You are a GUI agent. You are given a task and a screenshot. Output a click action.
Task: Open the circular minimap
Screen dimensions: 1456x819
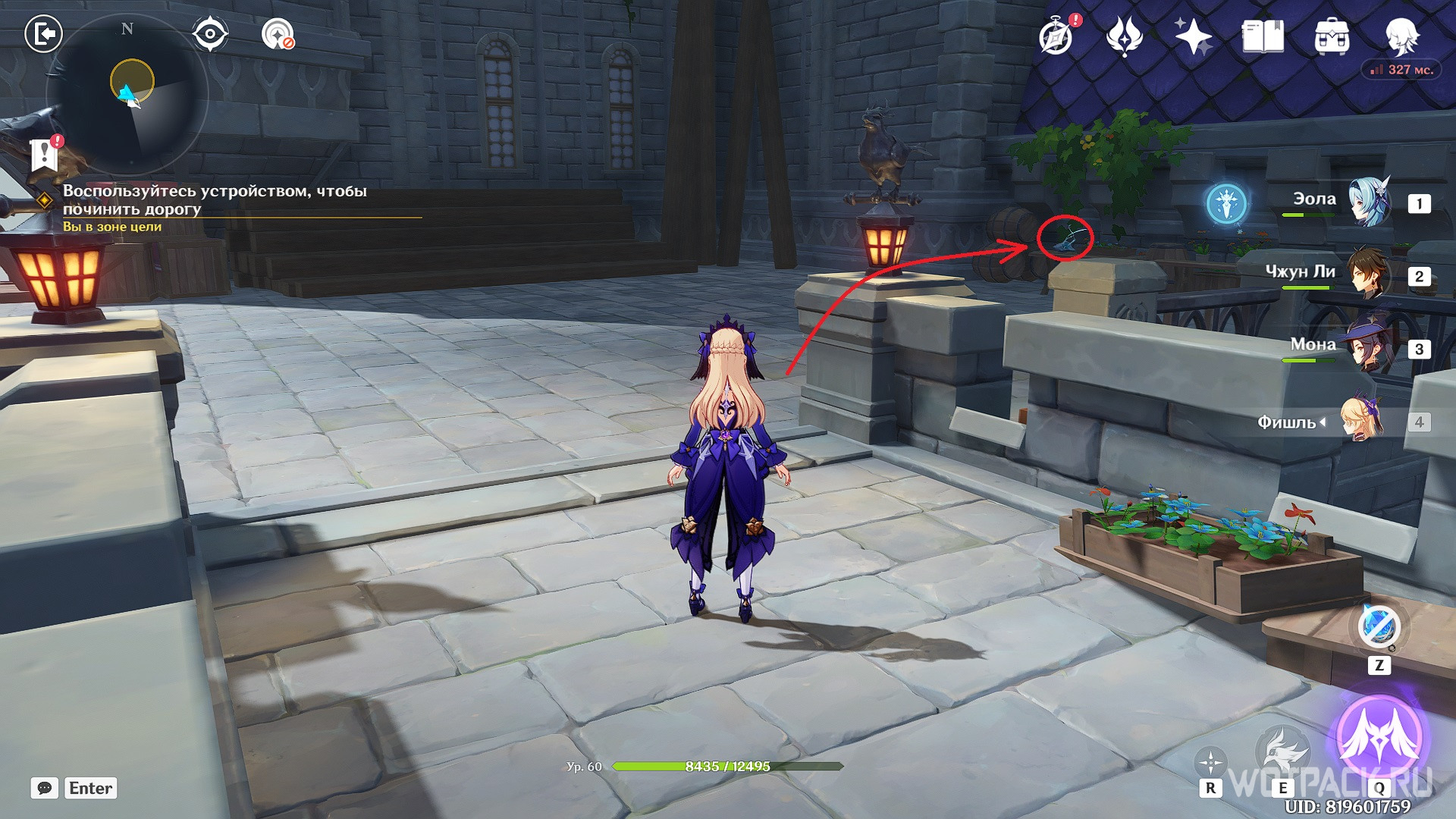[x=127, y=95]
